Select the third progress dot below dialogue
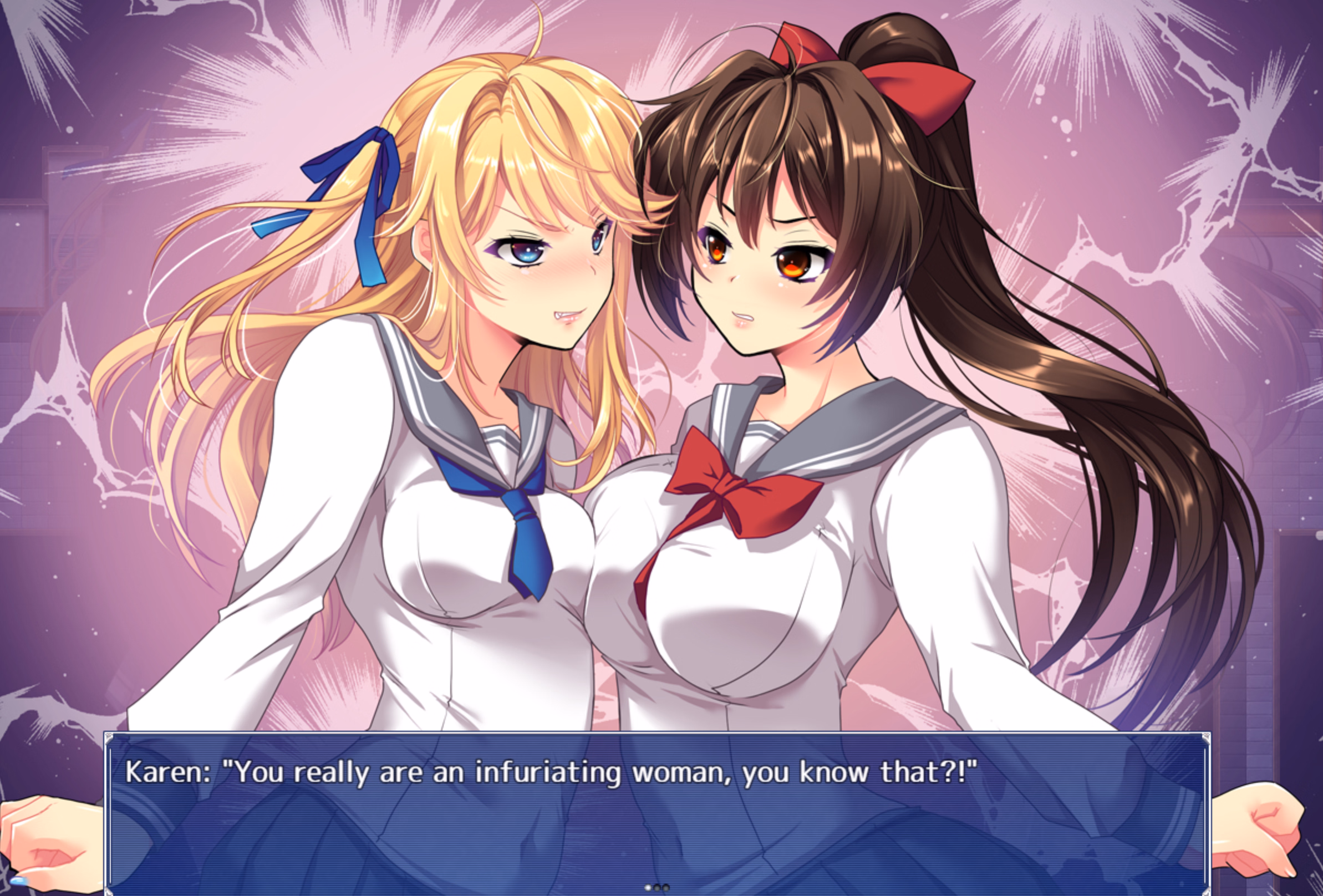 [x=666, y=889]
